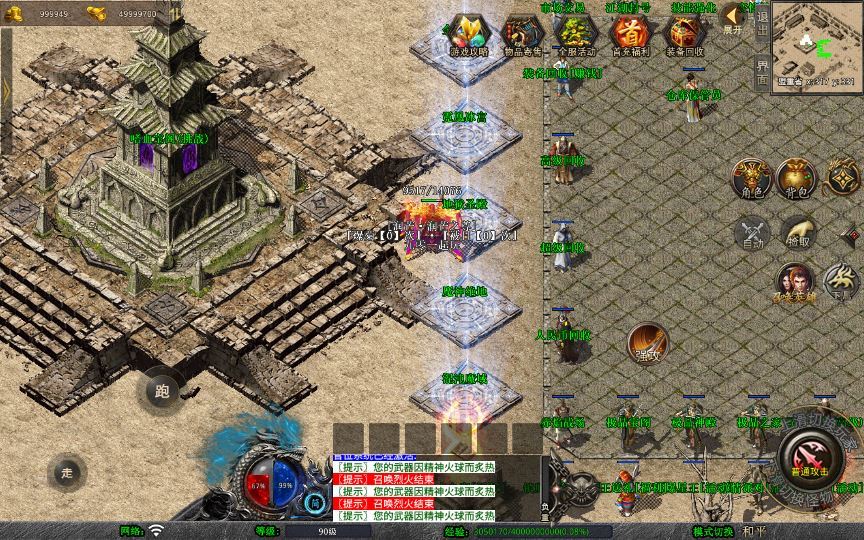Image resolution: width=864 pixels, height=540 pixels.
Task: Open the 全服活动 server events icon
Action: point(576,33)
